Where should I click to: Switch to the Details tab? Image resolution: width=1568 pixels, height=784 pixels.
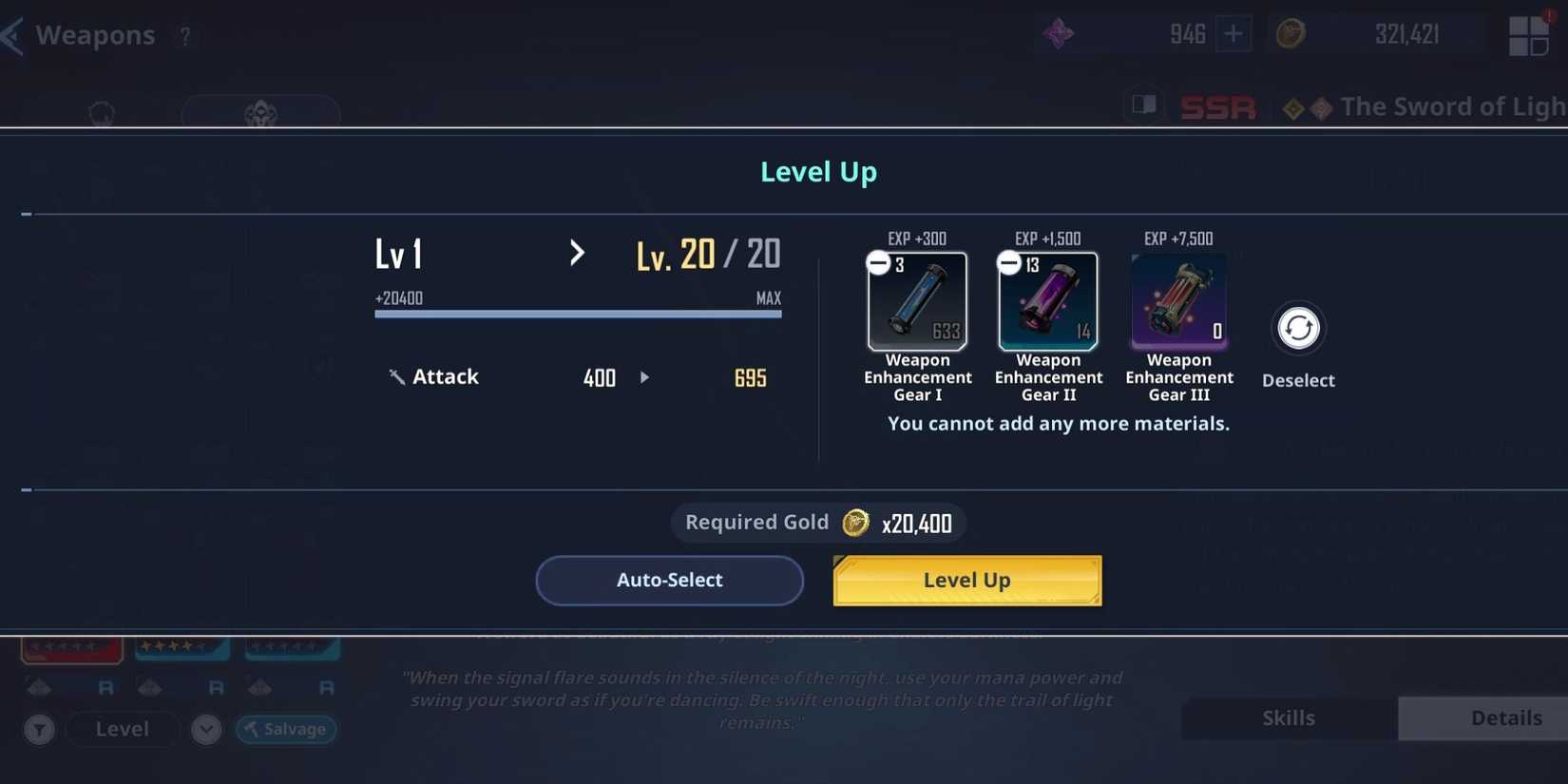[x=1504, y=718]
